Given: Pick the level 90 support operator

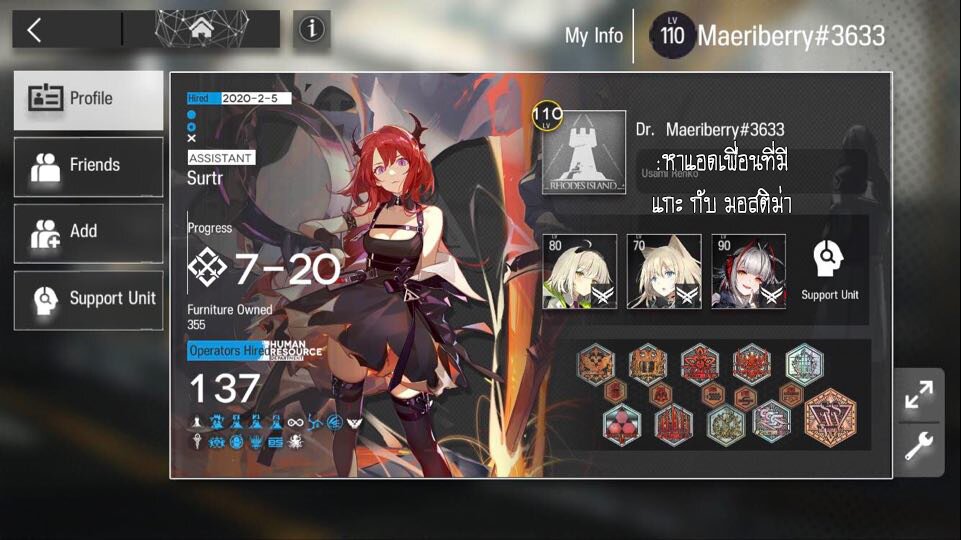Looking at the screenshot, I should pos(748,272).
